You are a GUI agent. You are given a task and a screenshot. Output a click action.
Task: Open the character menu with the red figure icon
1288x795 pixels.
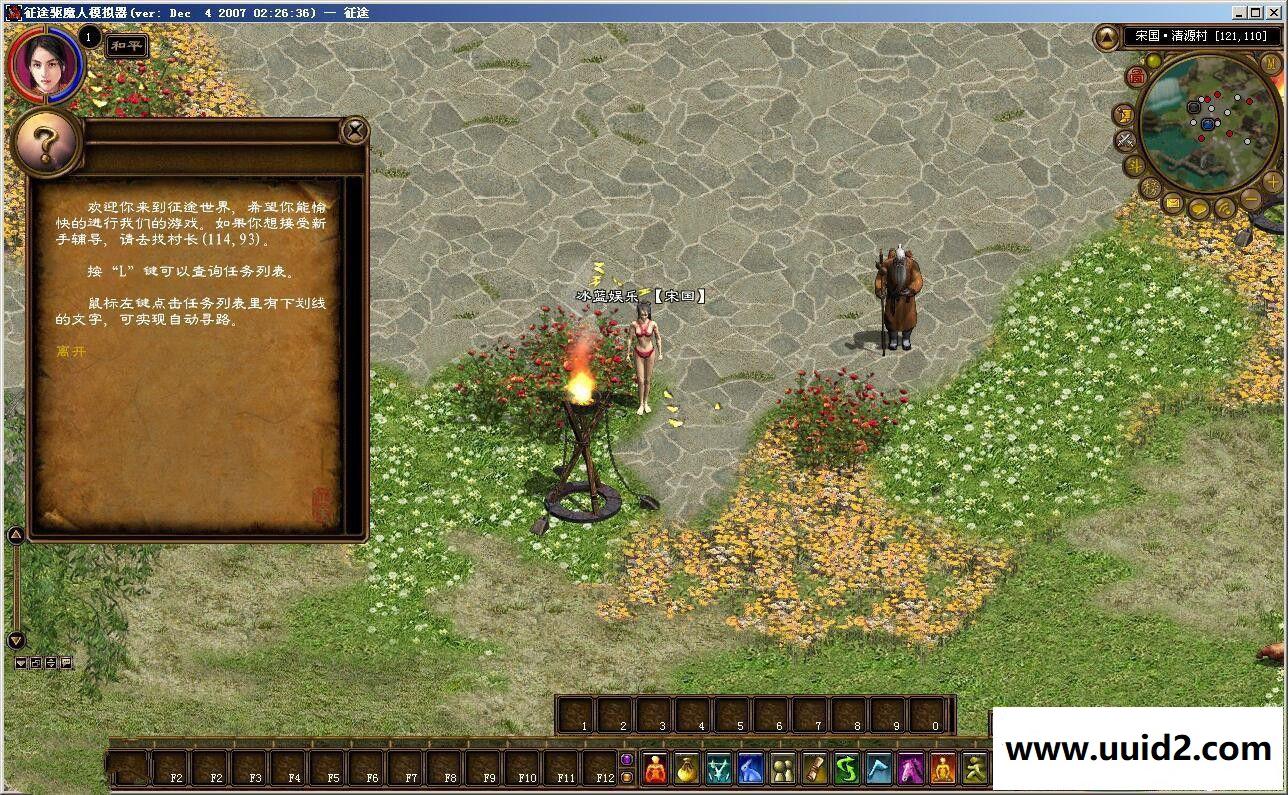click(x=655, y=769)
